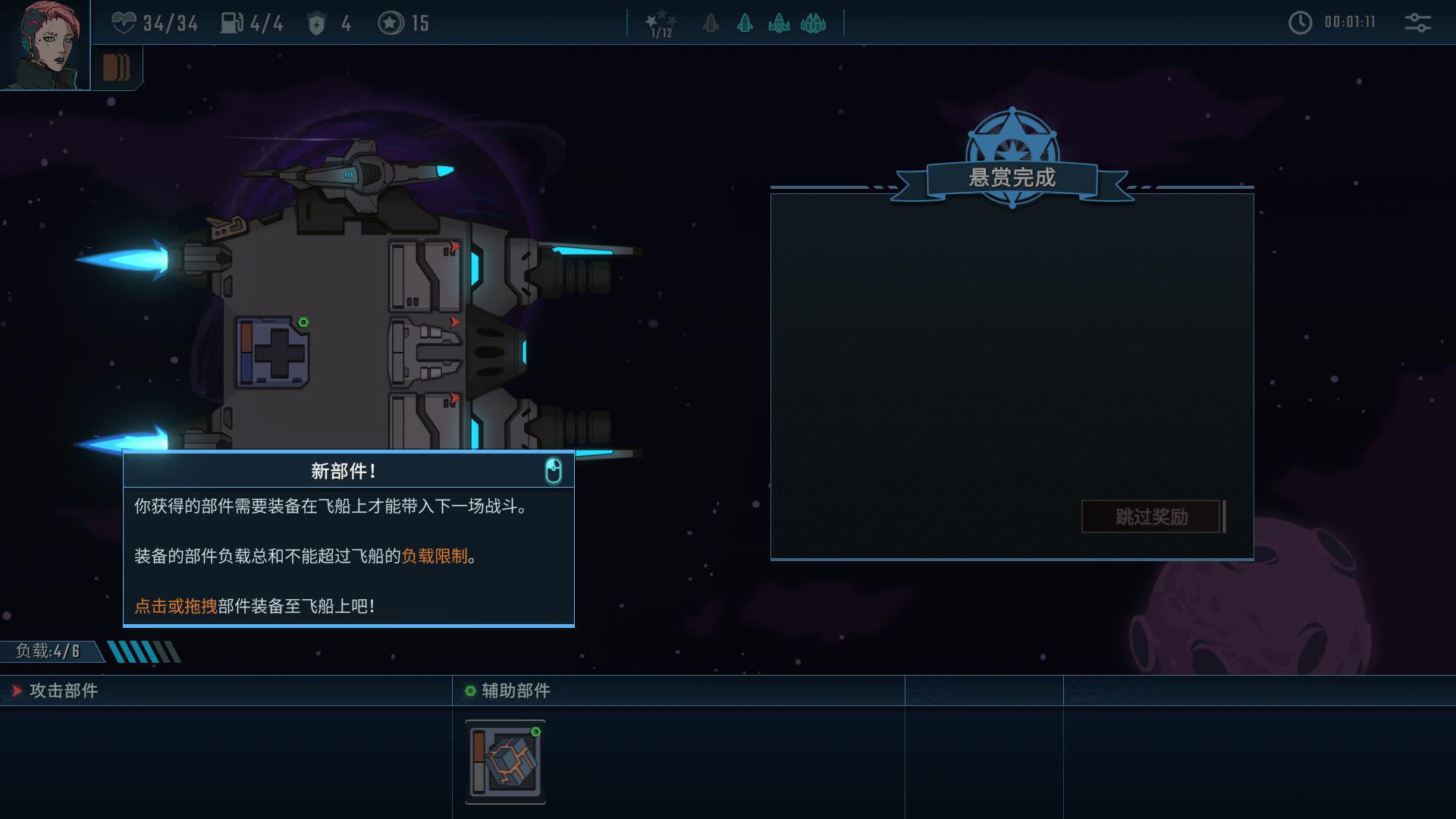Image resolution: width=1456 pixels, height=819 pixels.
Task: Click the pilot portrait
Action: [x=44, y=44]
